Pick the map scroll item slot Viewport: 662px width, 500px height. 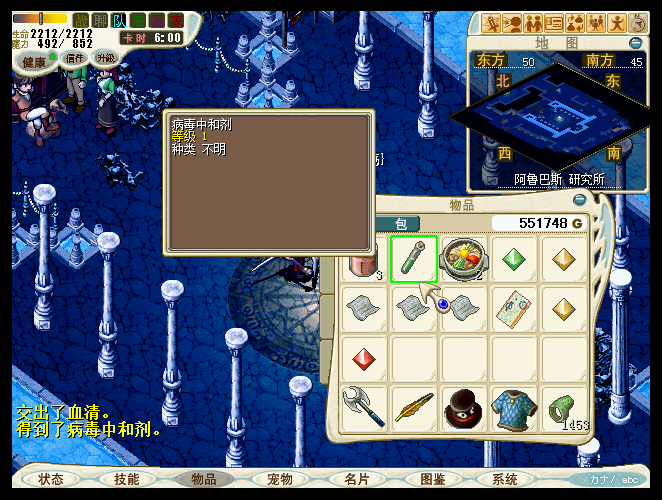pos(514,309)
